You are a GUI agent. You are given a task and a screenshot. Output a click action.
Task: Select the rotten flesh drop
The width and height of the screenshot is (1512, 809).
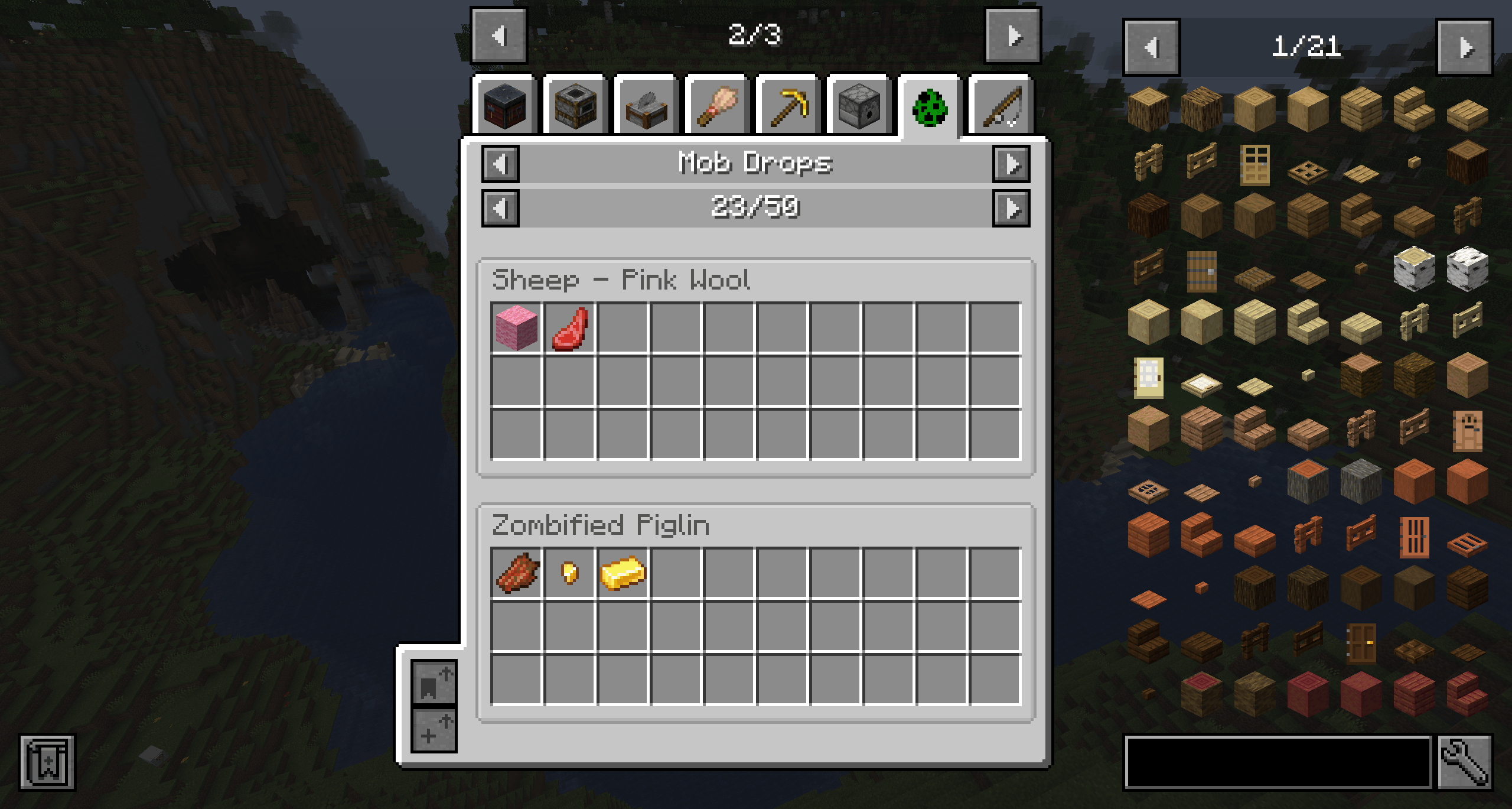[x=516, y=573]
